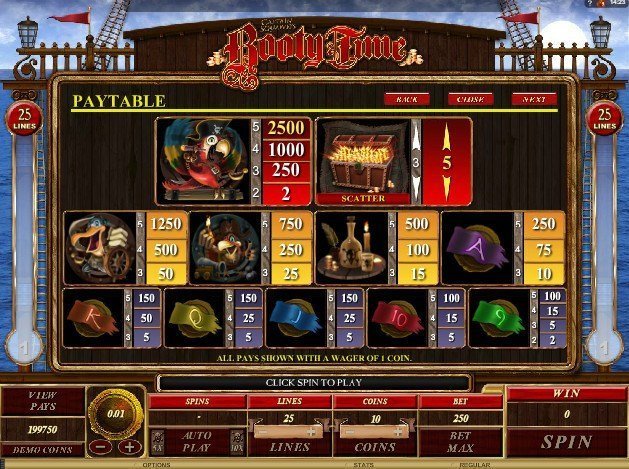Increase coin value with the plus button
This screenshot has width=629, height=469.
pyautogui.click(x=128, y=447)
